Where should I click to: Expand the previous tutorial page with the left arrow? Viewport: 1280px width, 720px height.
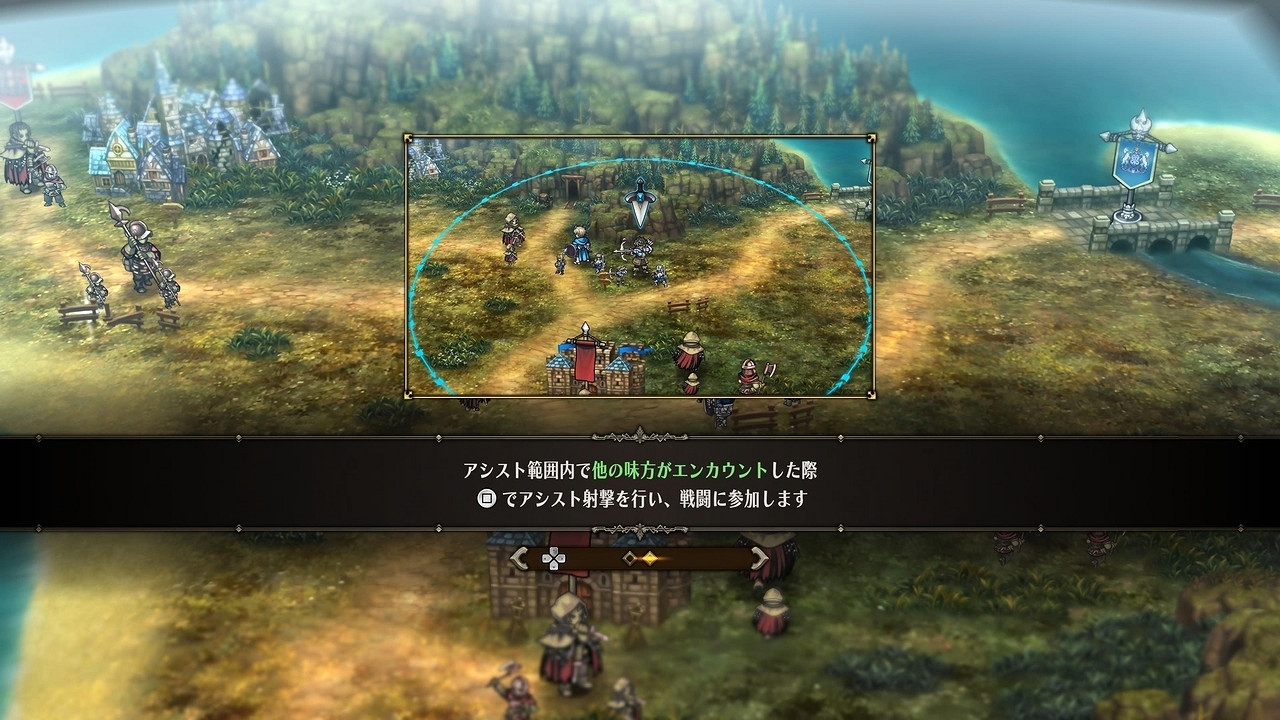click(x=520, y=558)
